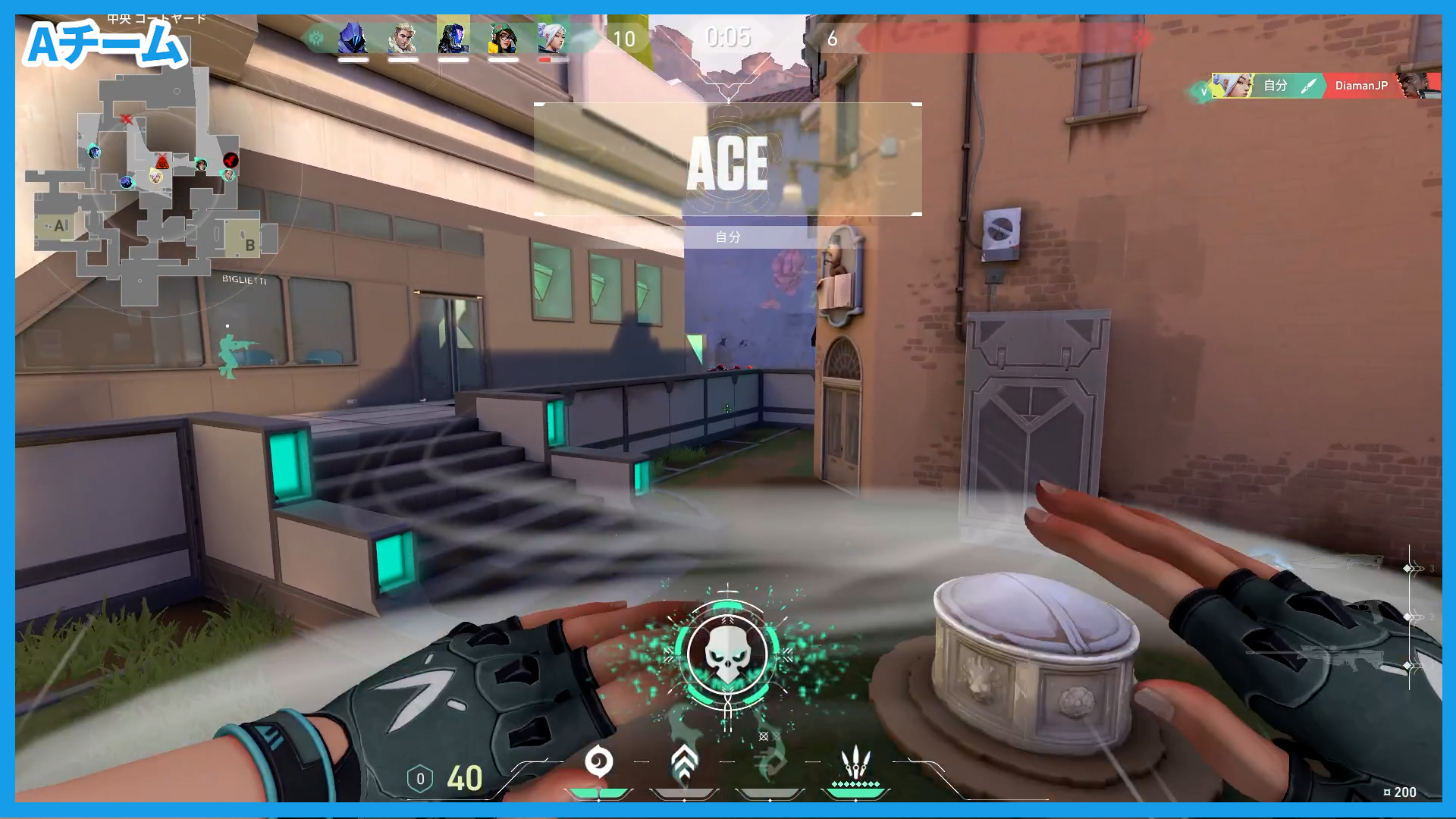
Task: Select Killjoy's portrait in the team bar
Action: tap(503, 38)
